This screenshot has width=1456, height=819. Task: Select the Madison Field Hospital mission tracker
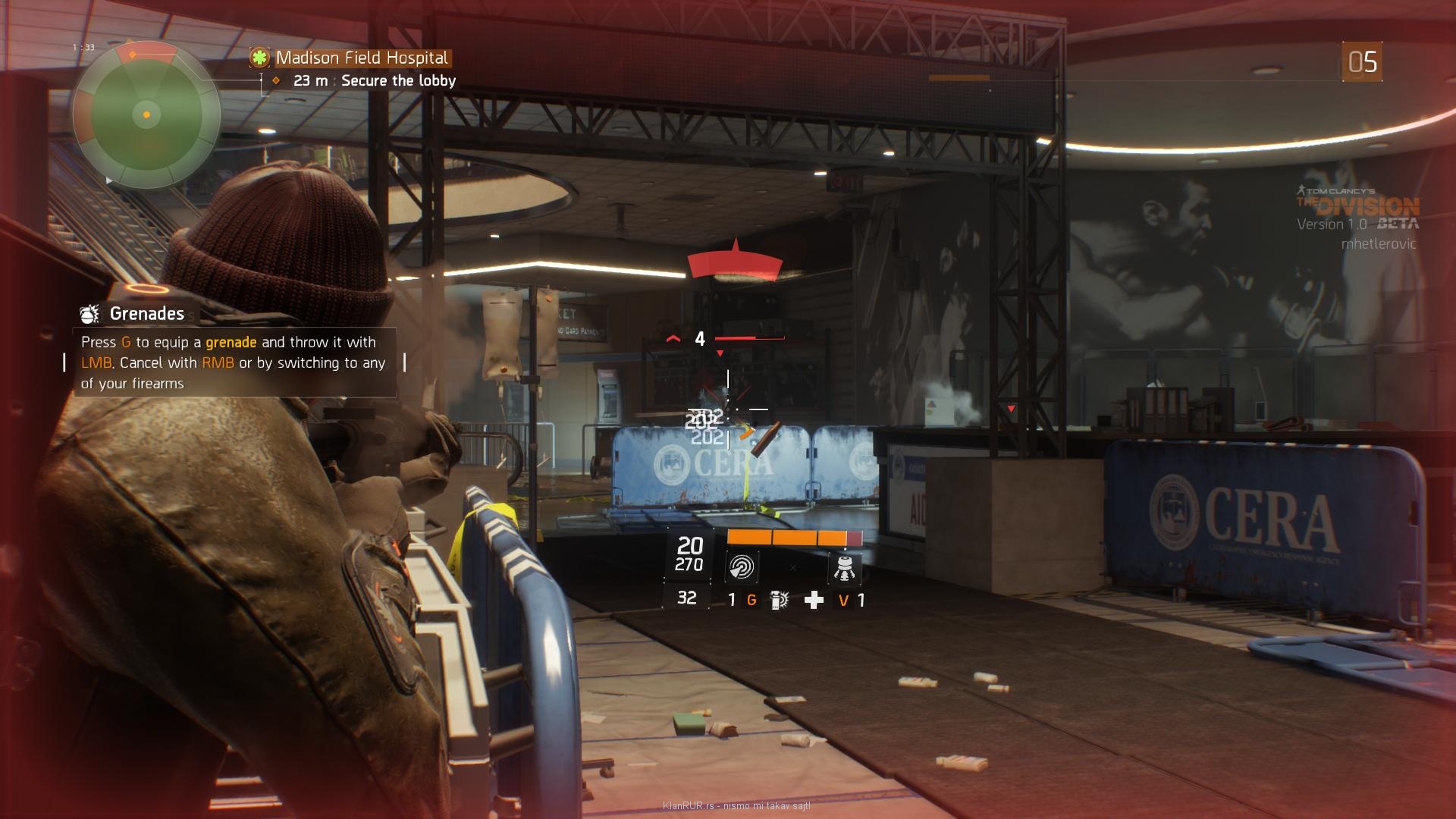(361, 58)
